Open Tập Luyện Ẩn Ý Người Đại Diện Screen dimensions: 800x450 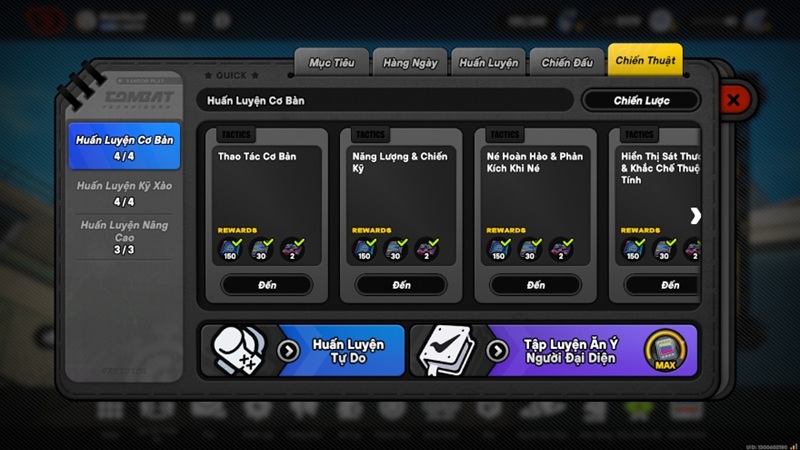553,350
